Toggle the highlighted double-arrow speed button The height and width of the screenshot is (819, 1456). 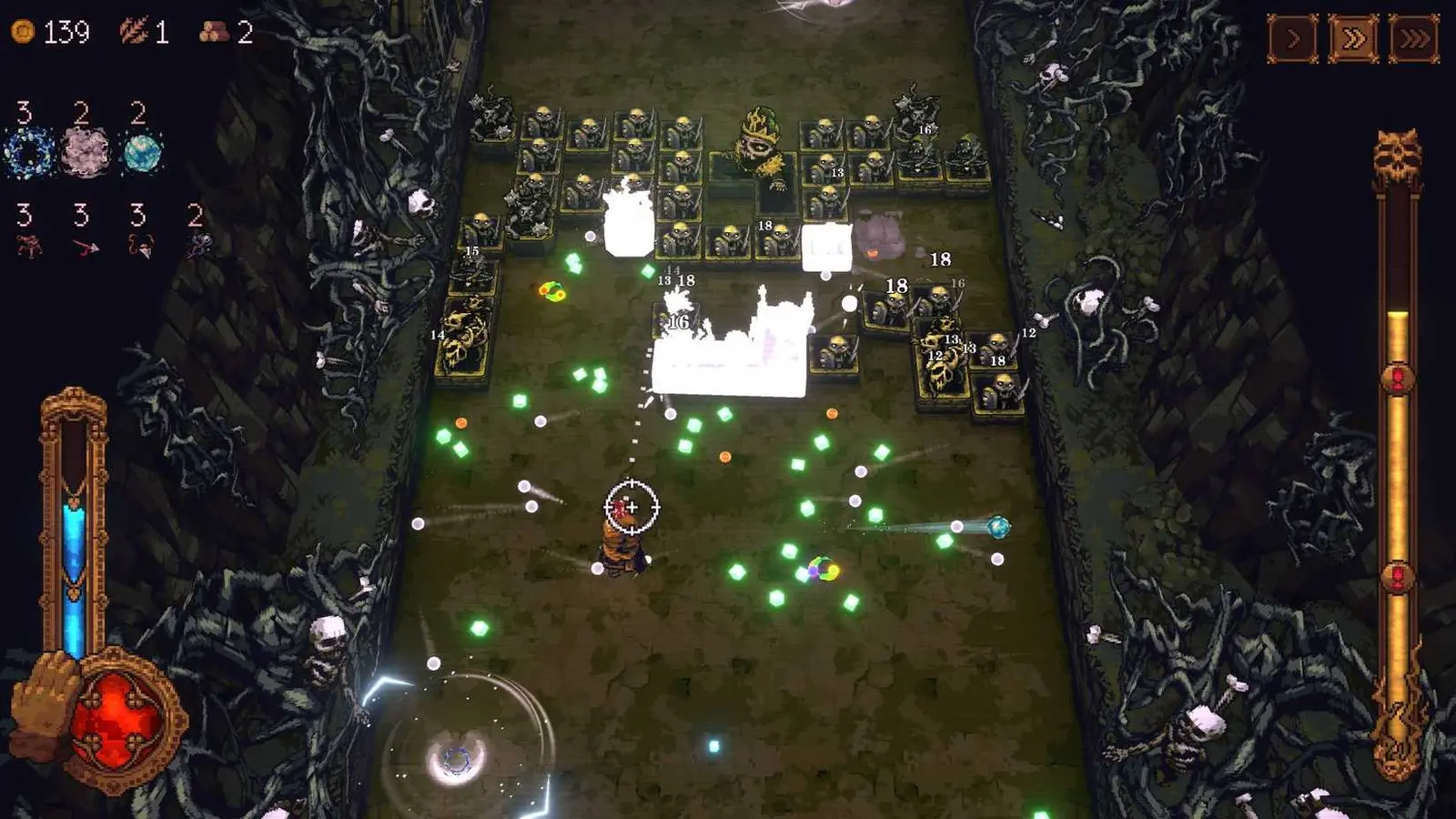pos(1355,38)
